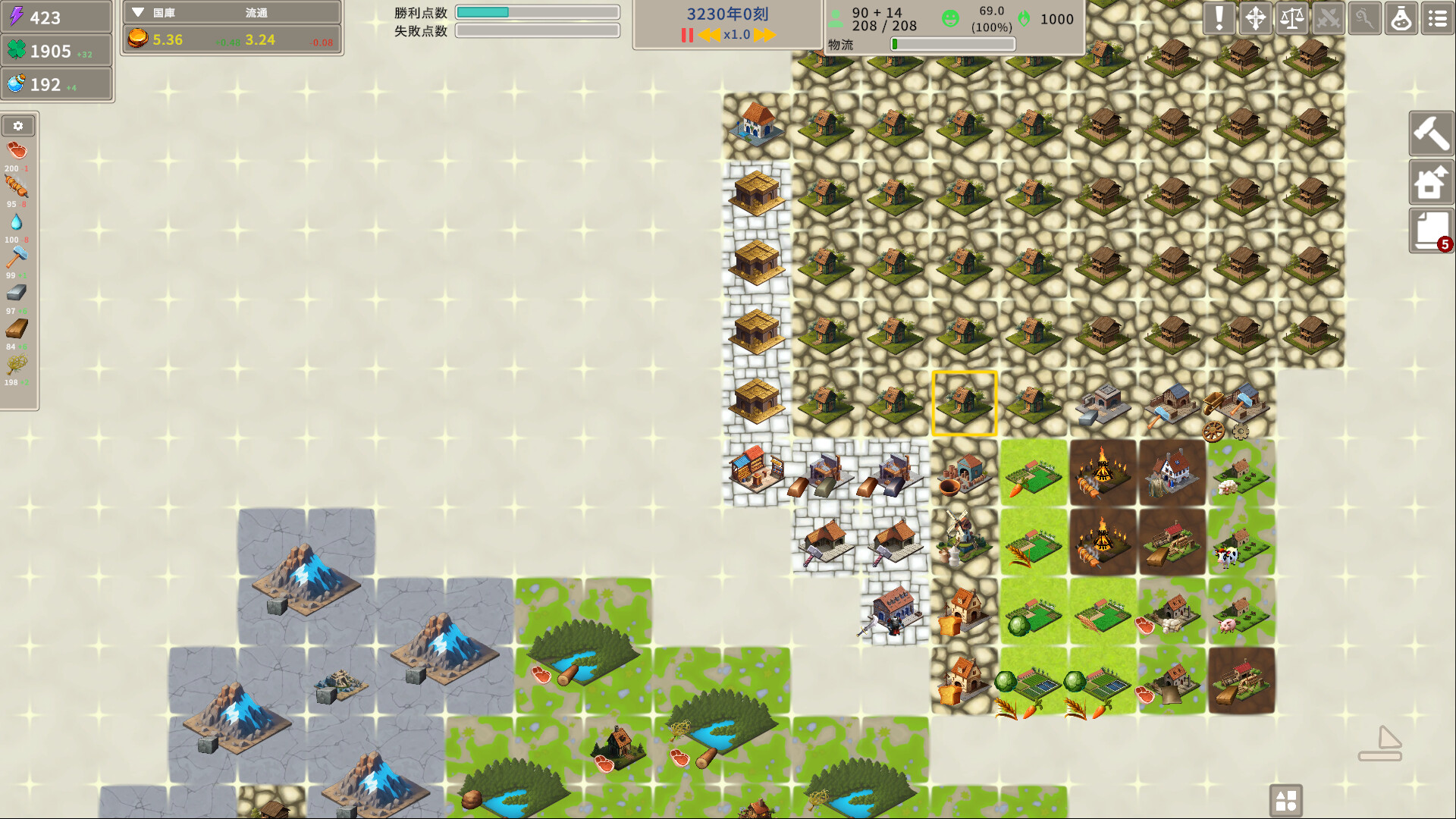Pause the game with the pause button
The image size is (1456, 819).
(687, 34)
